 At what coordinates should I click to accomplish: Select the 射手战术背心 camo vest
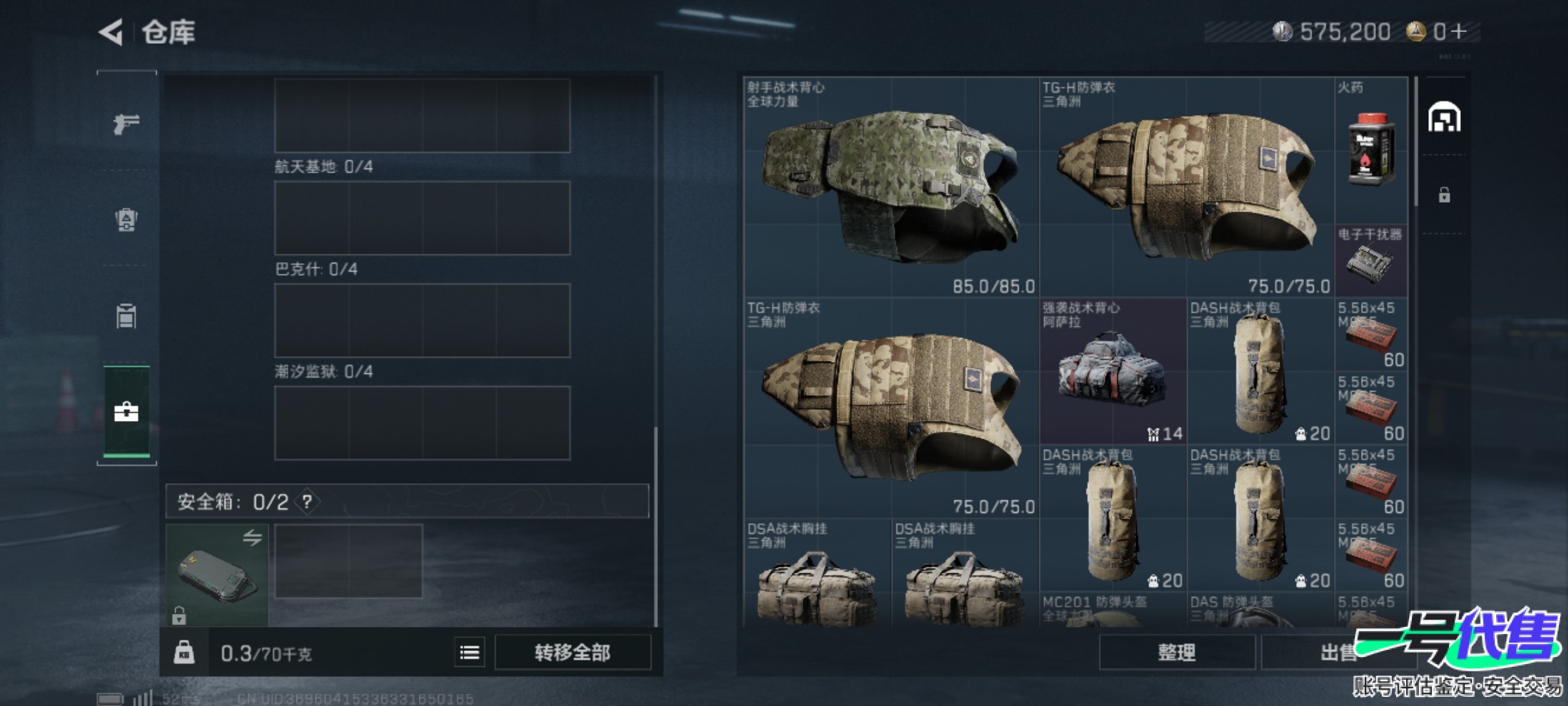tap(891, 187)
